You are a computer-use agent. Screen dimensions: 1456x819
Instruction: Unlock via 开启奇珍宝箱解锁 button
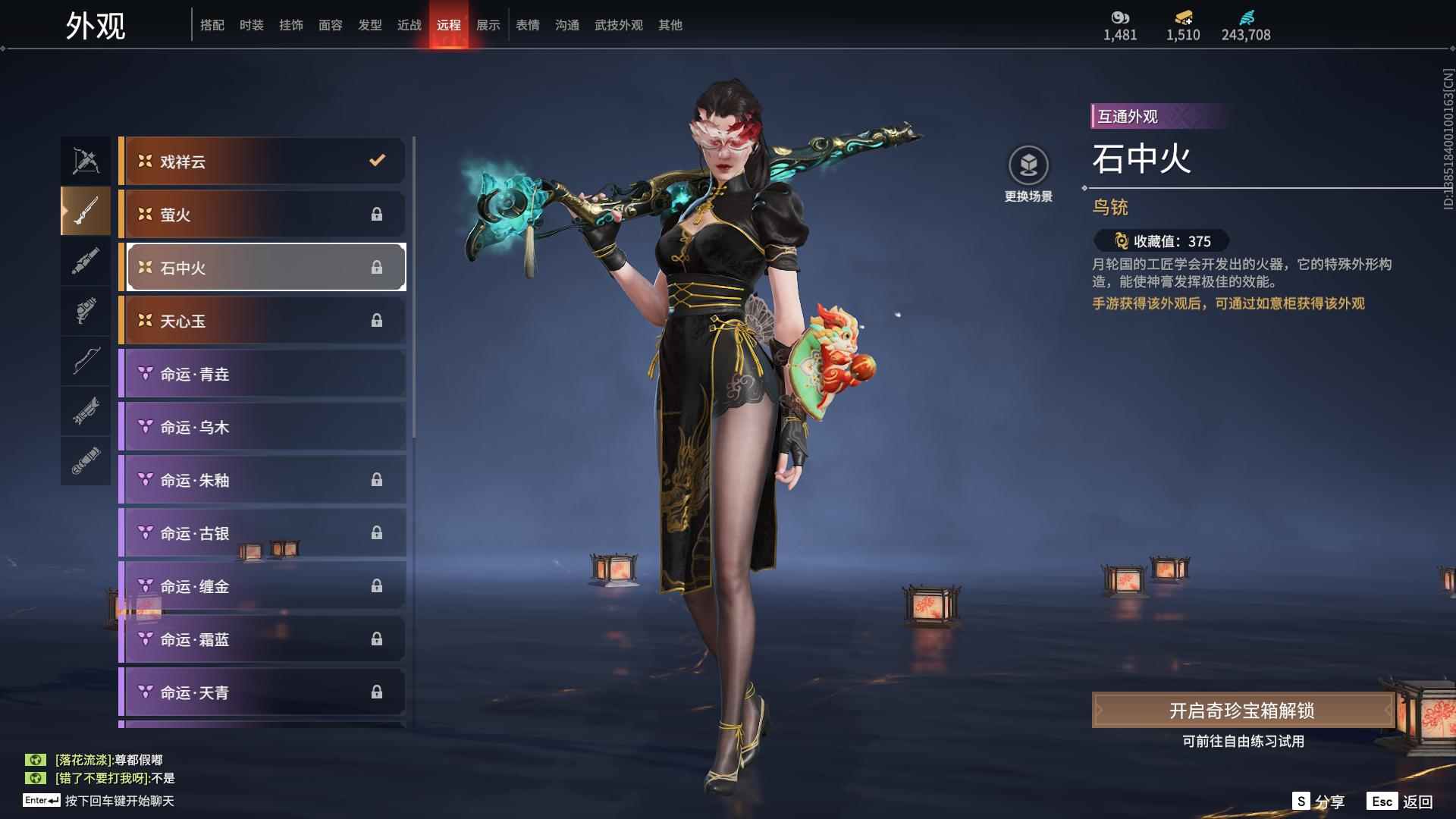(1242, 710)
